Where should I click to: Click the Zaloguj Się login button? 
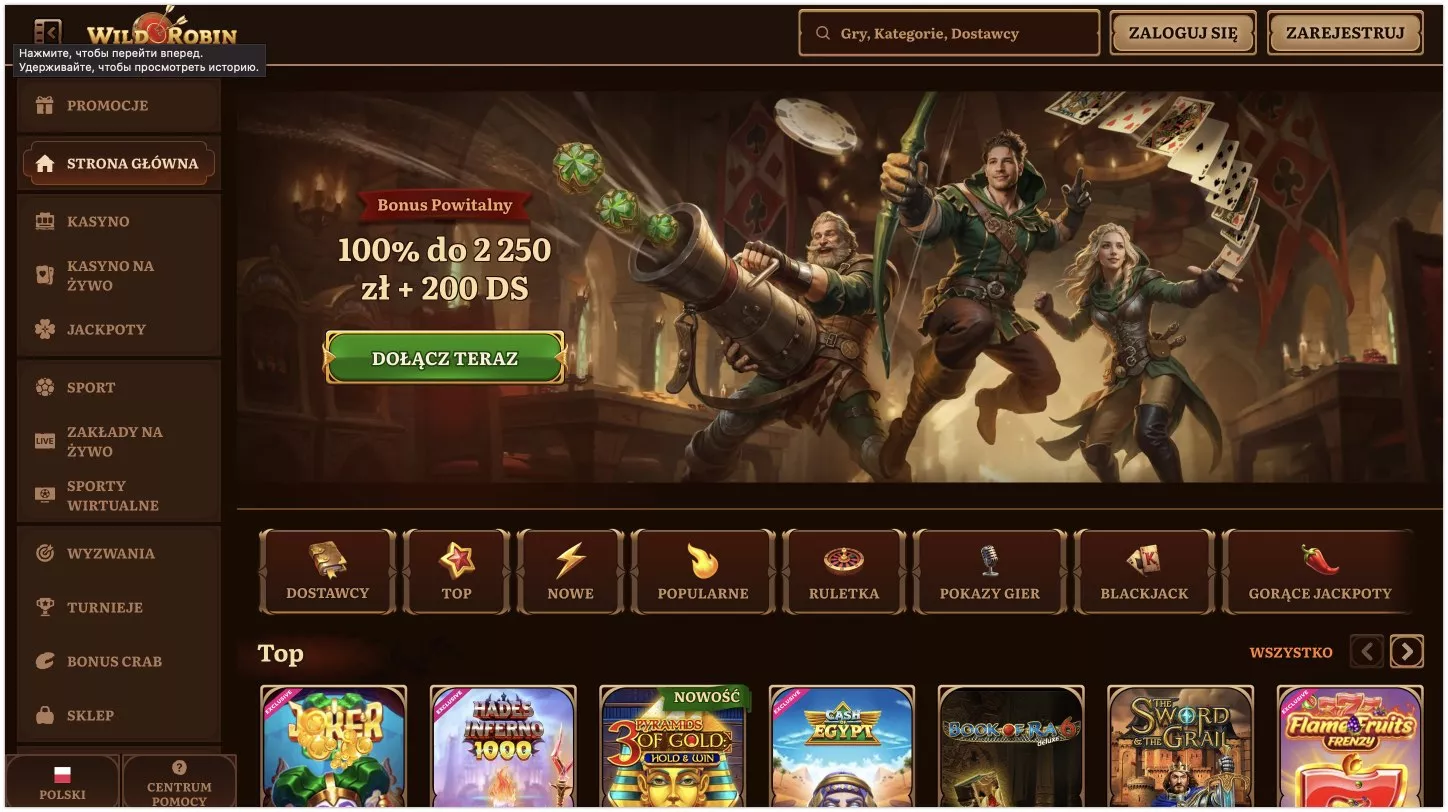click(x=1183, y=33)
